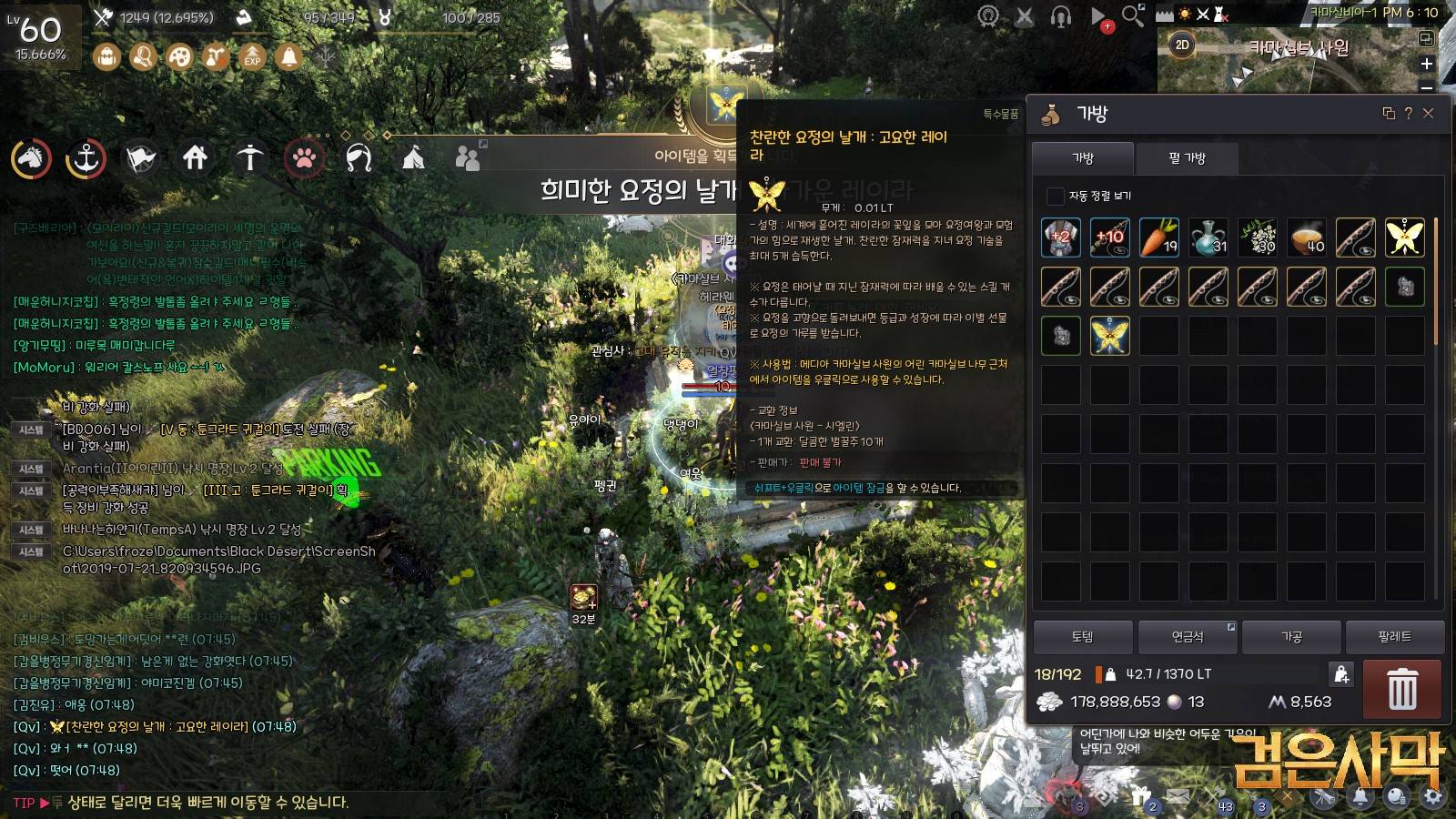This screenshot has height=819, width=1456.
Task: Switch to the 펄 가방 tab
Action: tap(1187, 158)
